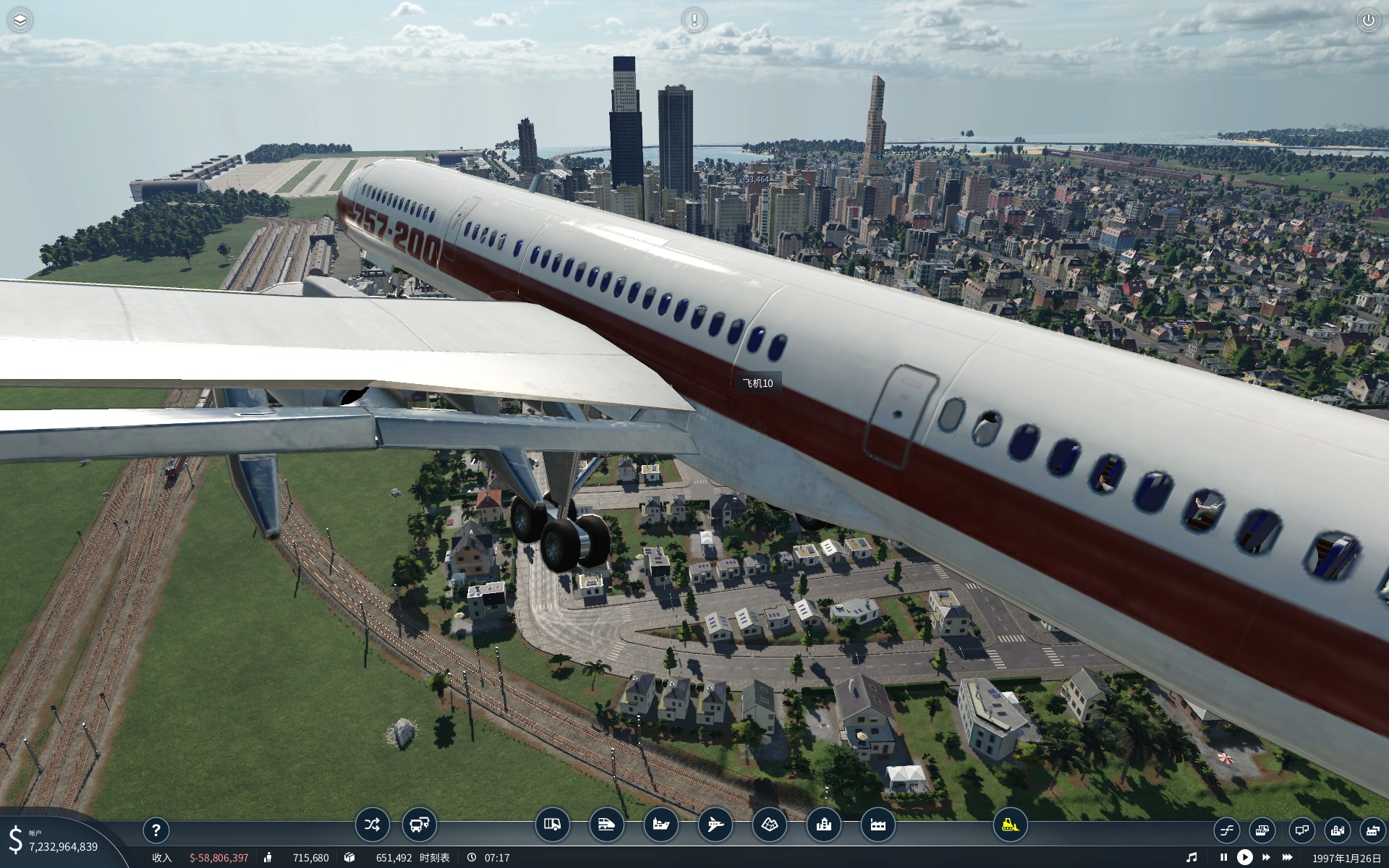The height and width of the screenshot is (868, 1389).
Task: Activate the yellow bulldozer tool
Action: (x=1010, y=825)
